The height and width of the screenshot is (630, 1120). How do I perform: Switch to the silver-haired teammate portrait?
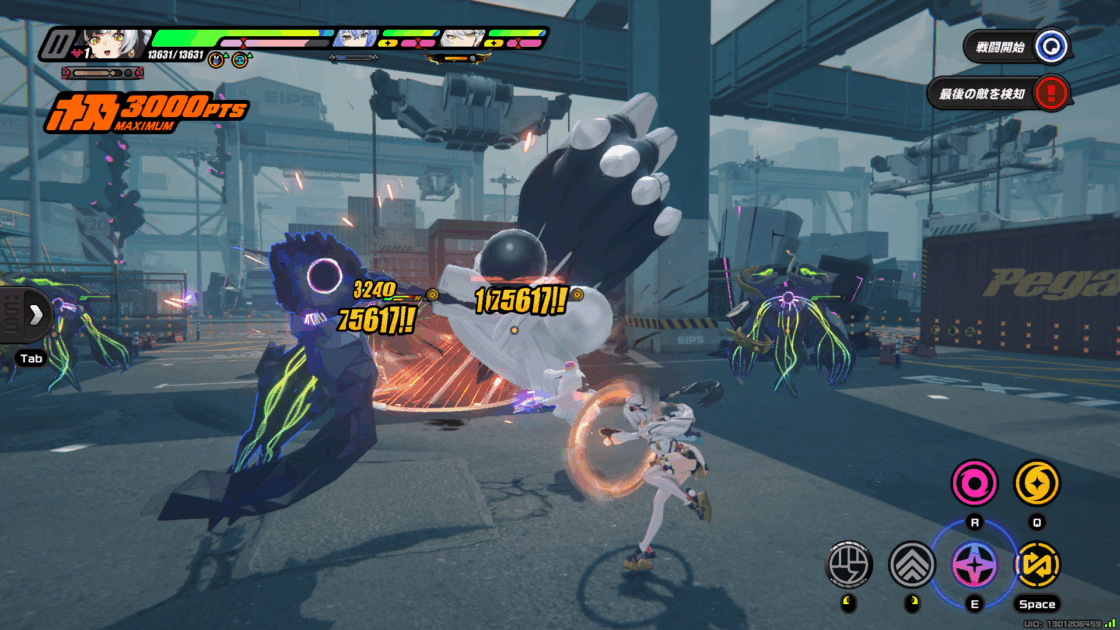[x=462, y=39]
